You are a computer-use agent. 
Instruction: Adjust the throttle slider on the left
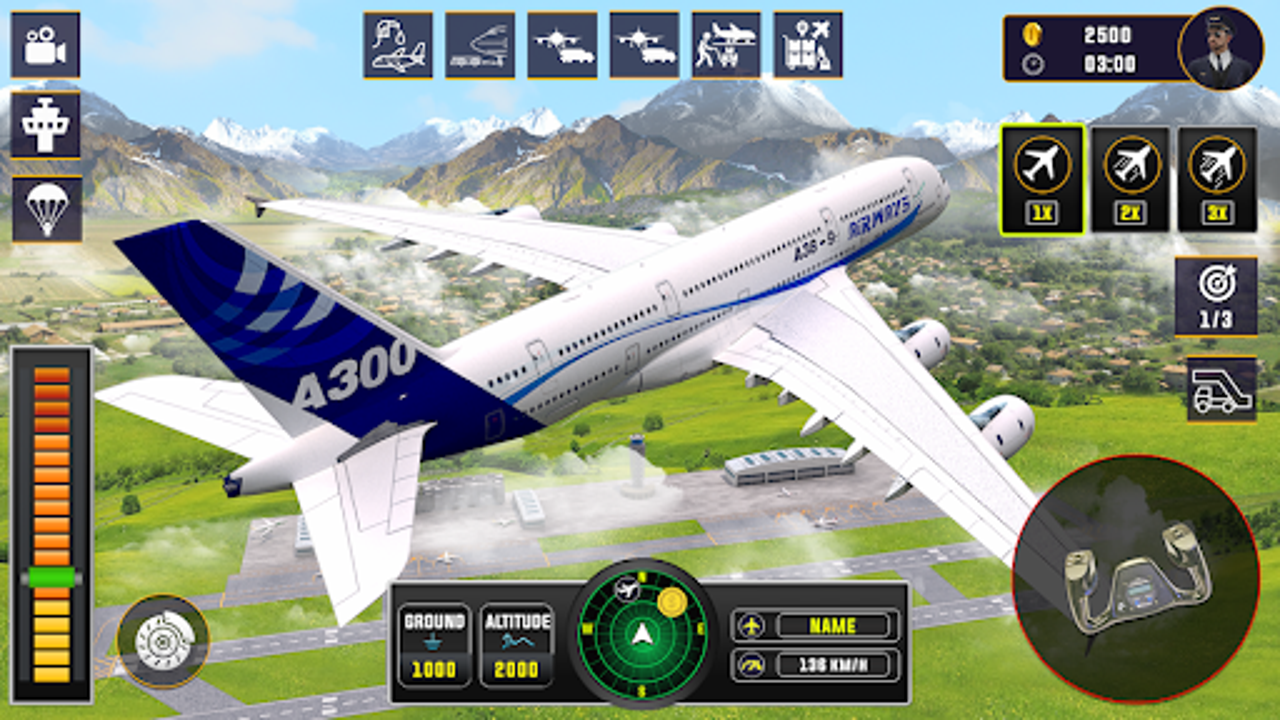(x=50, y=578)
